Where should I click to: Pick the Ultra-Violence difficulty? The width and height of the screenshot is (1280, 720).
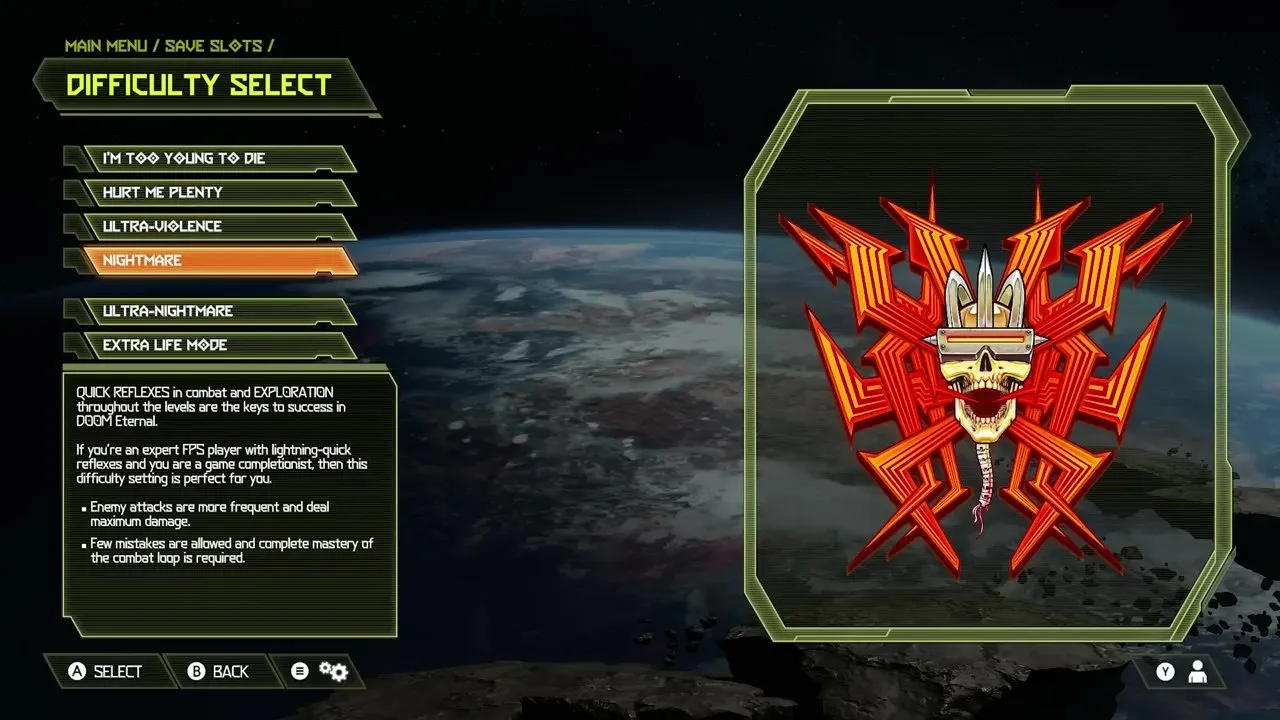(x=212, y=226)
